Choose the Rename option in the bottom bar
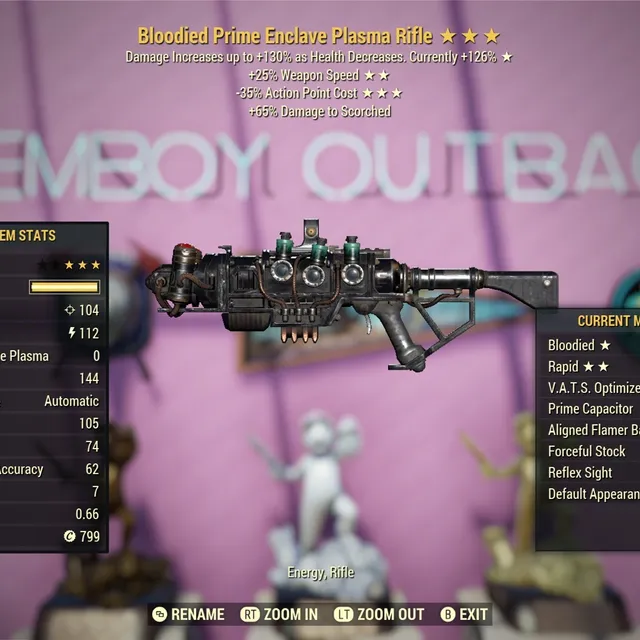The image size is (640, 640). pos(188,614)
